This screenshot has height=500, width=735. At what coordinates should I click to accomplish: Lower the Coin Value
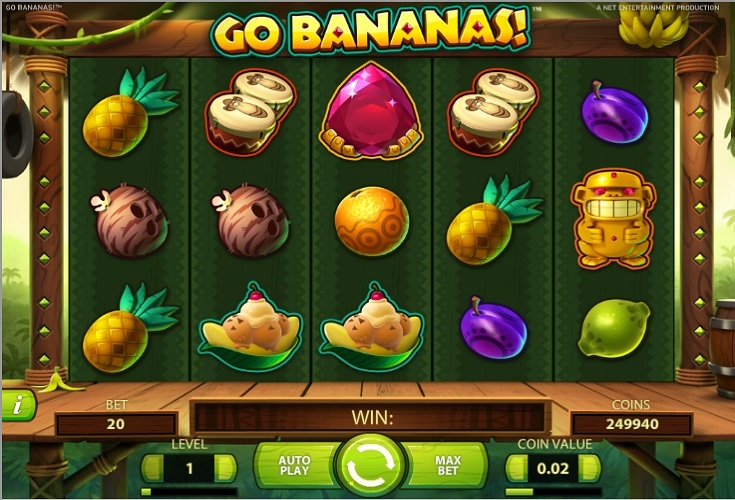(517, 467)
